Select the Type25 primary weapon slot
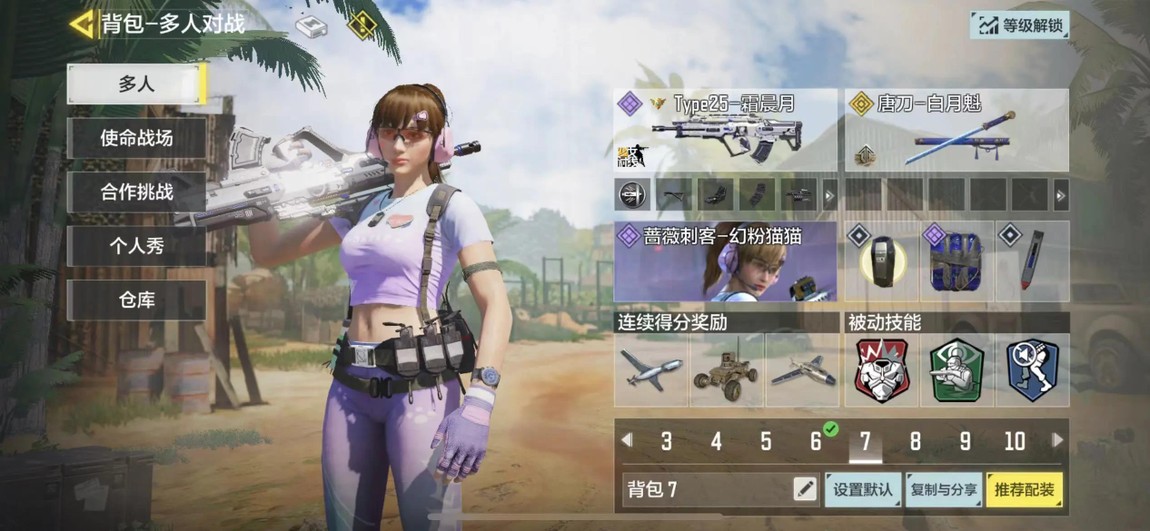The image size is (1150, 531). [725, 131]
